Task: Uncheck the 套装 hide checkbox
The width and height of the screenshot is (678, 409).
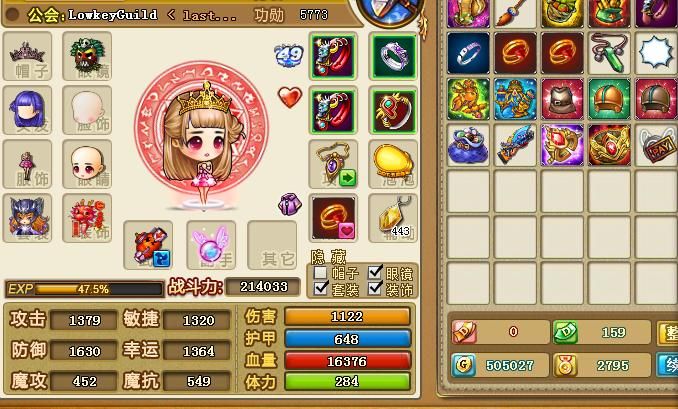Action: [x=321, y=289]
